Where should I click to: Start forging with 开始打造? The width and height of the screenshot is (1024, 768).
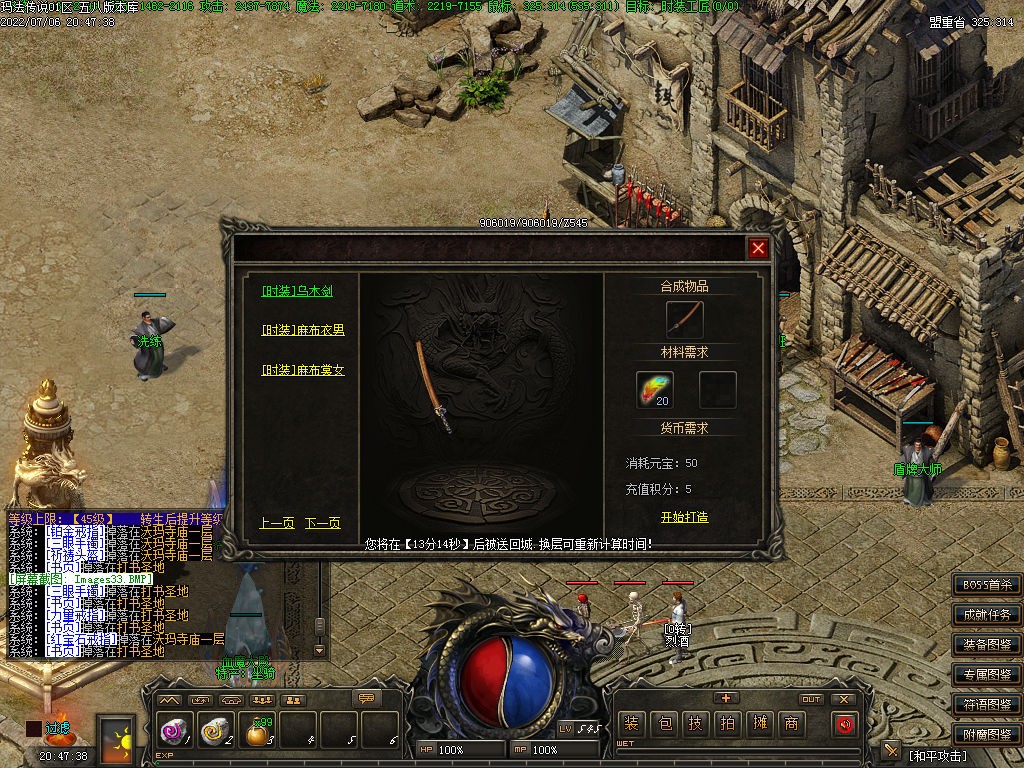click(x=684, y=517)
